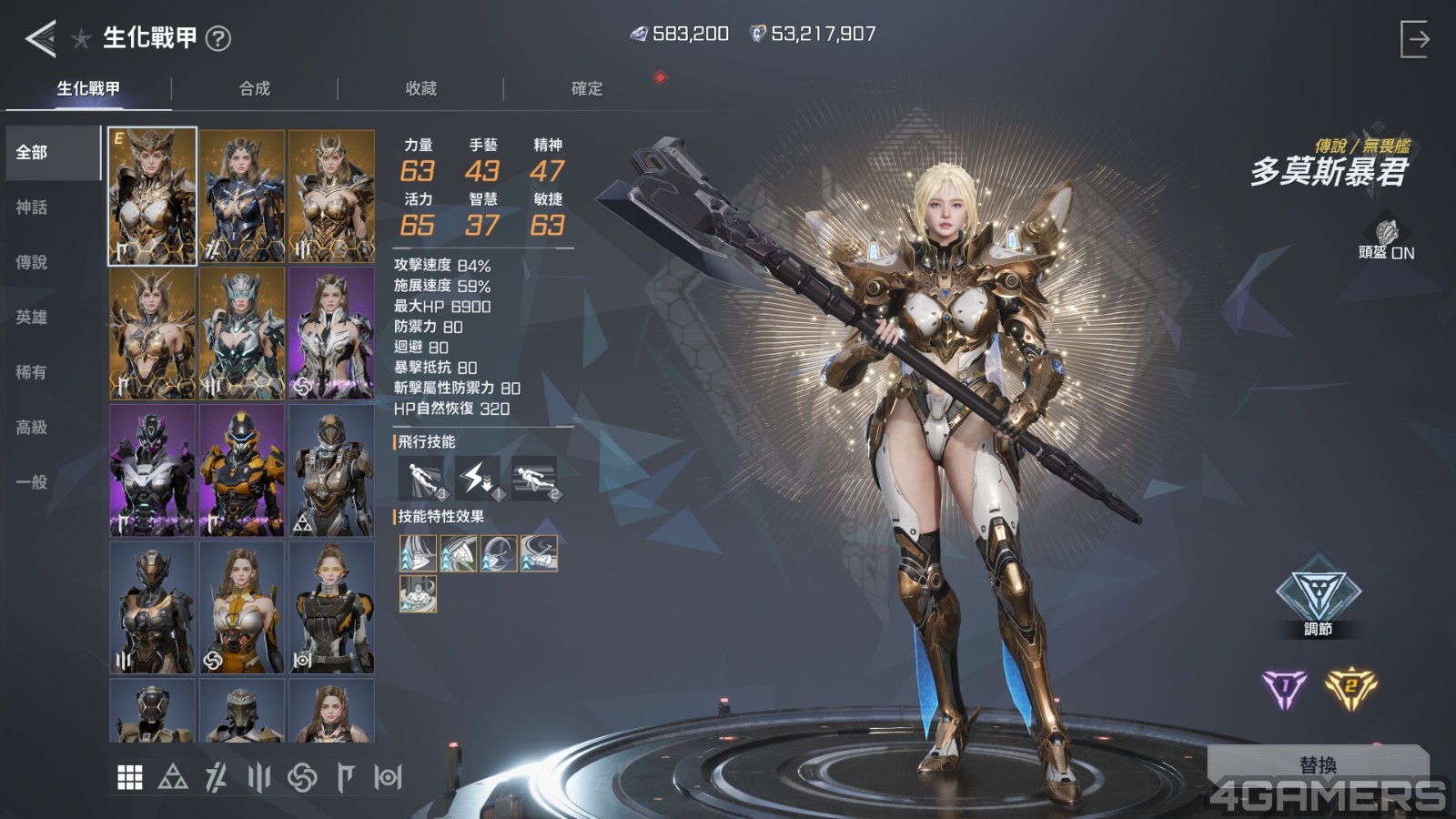Switch to the 收藏 tab
The height and width of the screenshot is (819, 1456).
coord(421,88)
